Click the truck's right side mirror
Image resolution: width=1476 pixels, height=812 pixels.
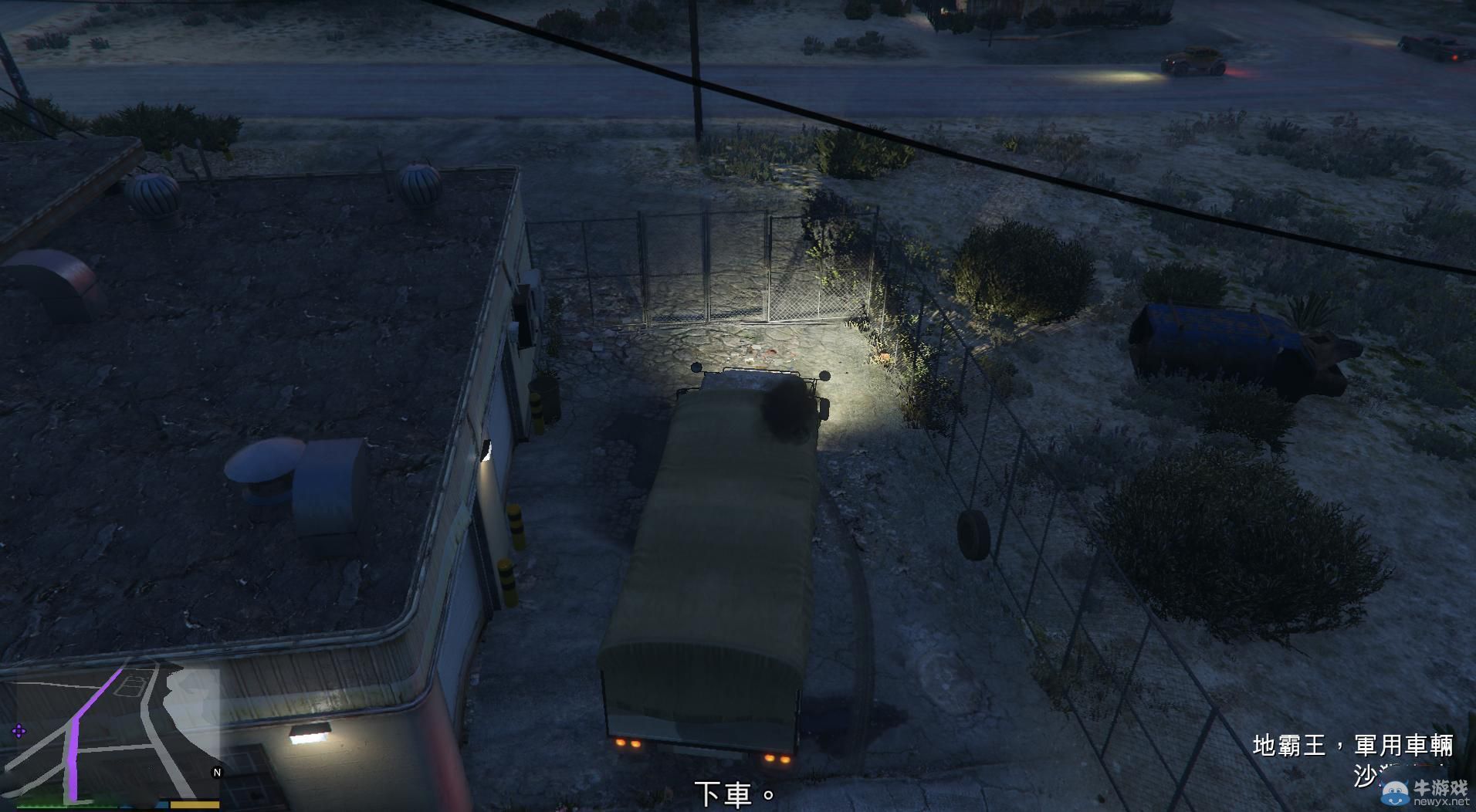pos(822,377)
